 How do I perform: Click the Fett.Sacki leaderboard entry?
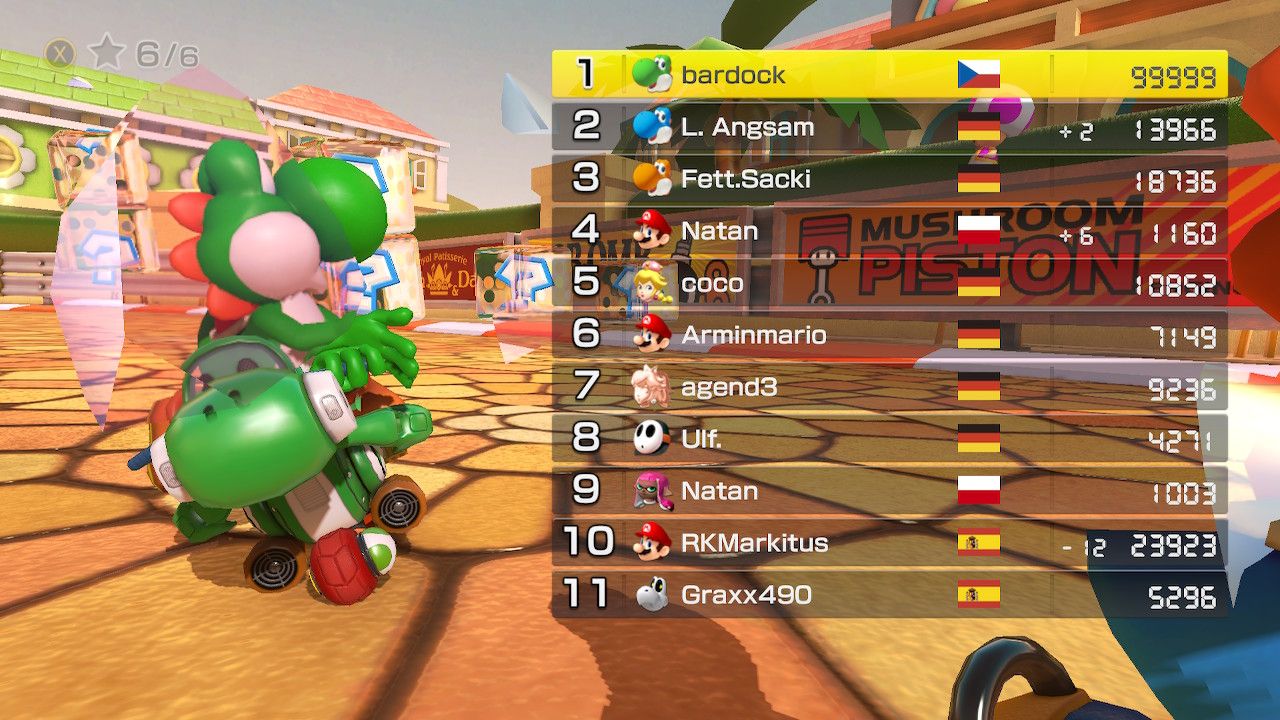[x=889, y=179]
